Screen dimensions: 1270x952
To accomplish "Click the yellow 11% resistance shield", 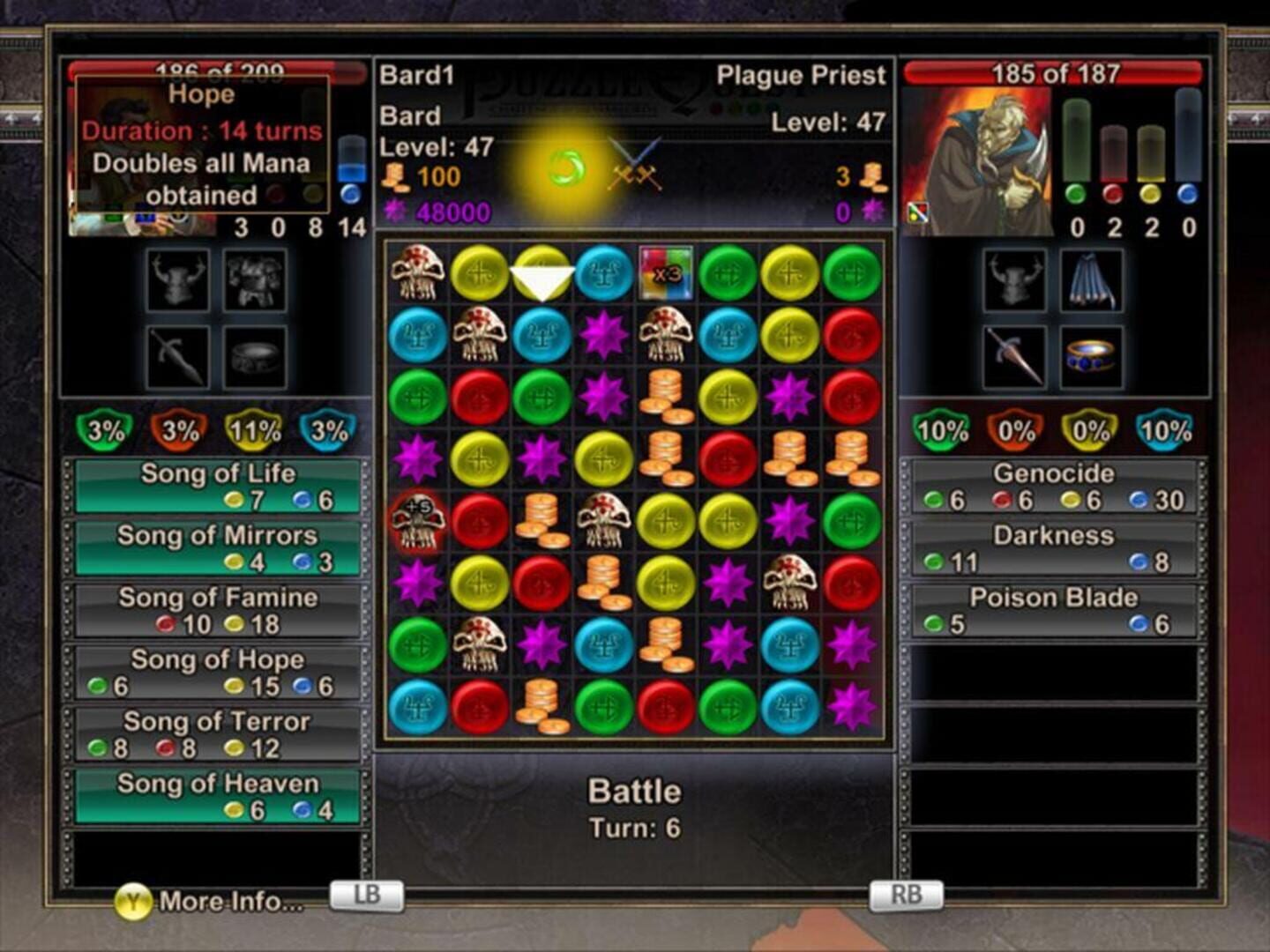I will point(253,431).
